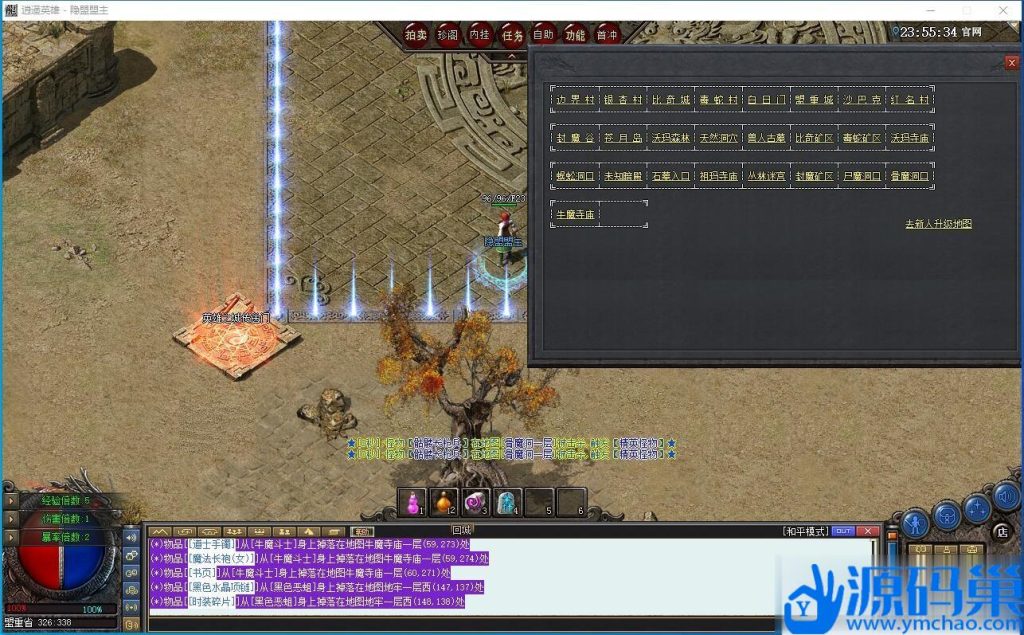Teleport to 边界村
Screen dimensions: 1024x635
click(575, 100)
